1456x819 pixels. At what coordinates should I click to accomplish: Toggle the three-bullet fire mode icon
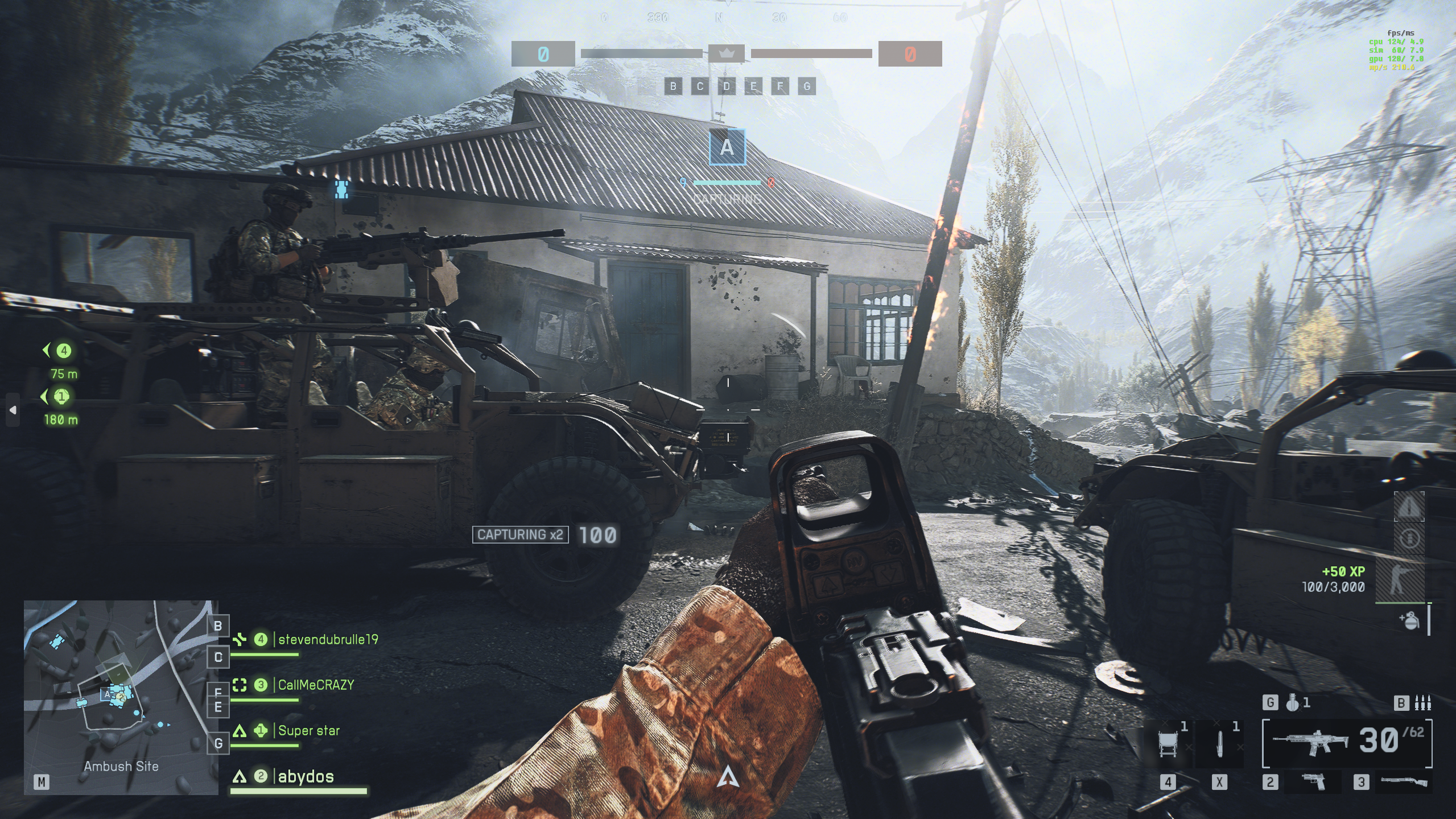tap(1422, 703)
